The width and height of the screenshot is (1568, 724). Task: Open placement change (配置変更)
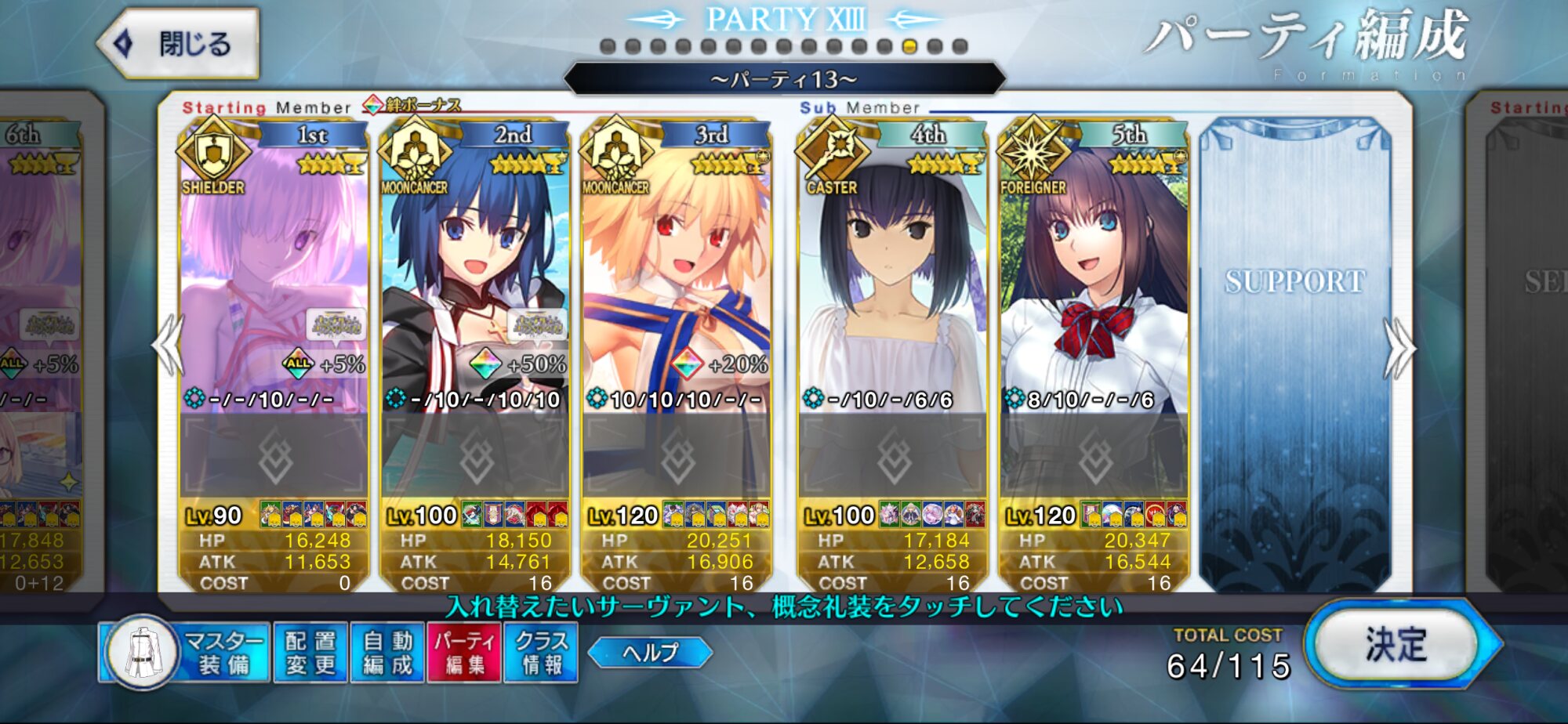[x=310, y=653]
